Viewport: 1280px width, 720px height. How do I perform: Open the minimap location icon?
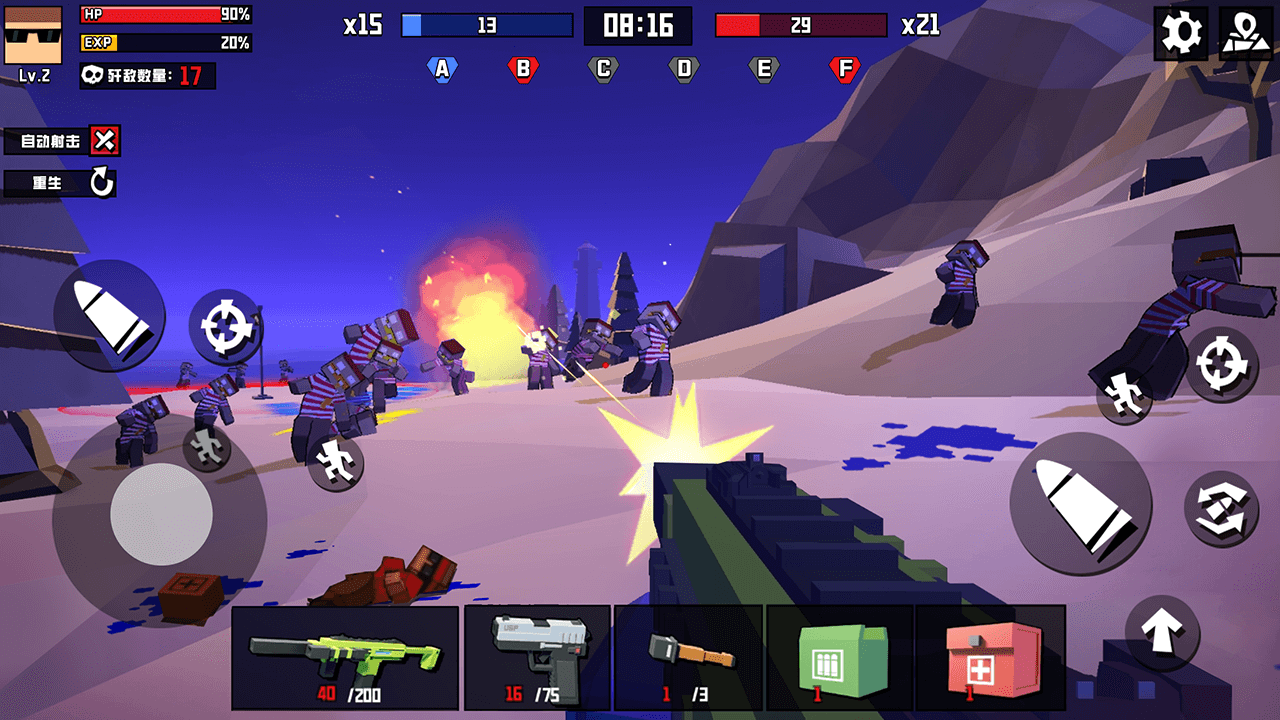(1248, 33)
